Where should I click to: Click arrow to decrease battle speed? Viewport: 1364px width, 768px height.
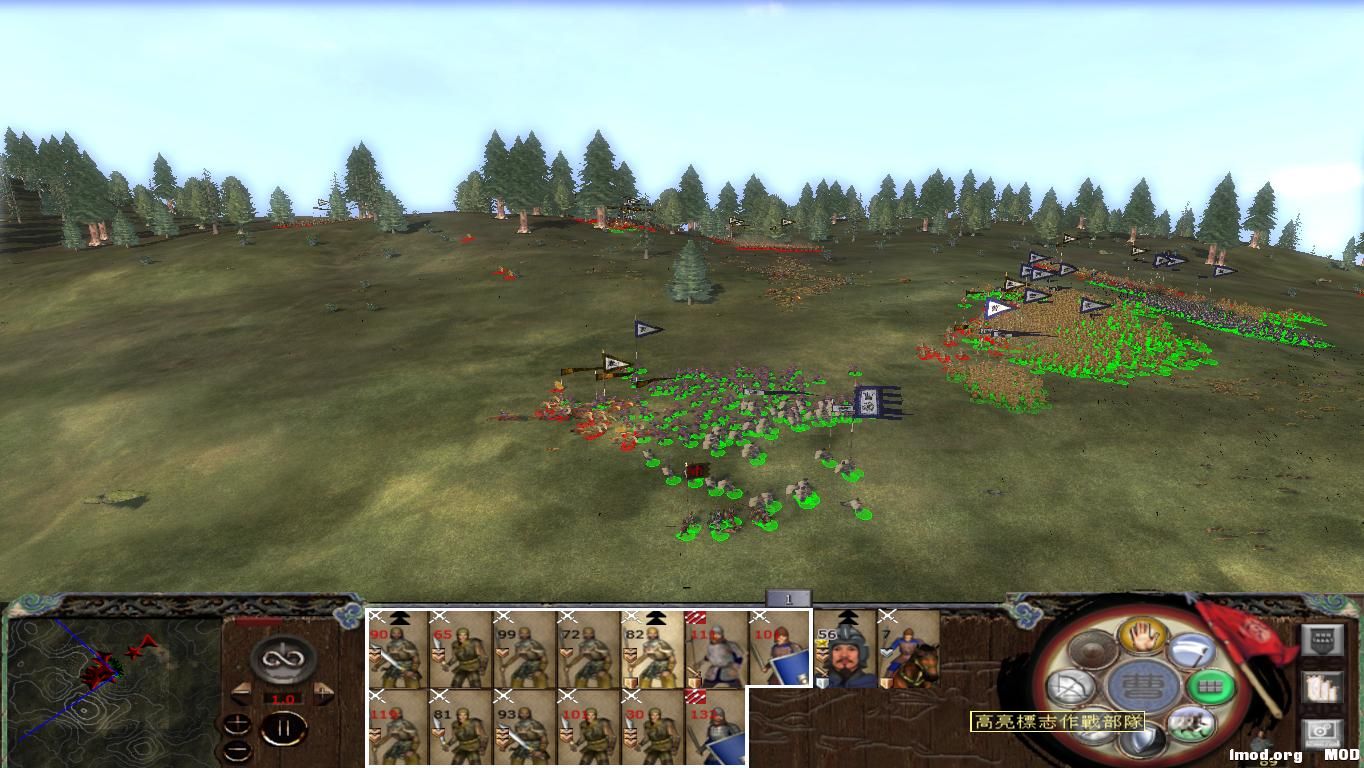pos(240,693)
